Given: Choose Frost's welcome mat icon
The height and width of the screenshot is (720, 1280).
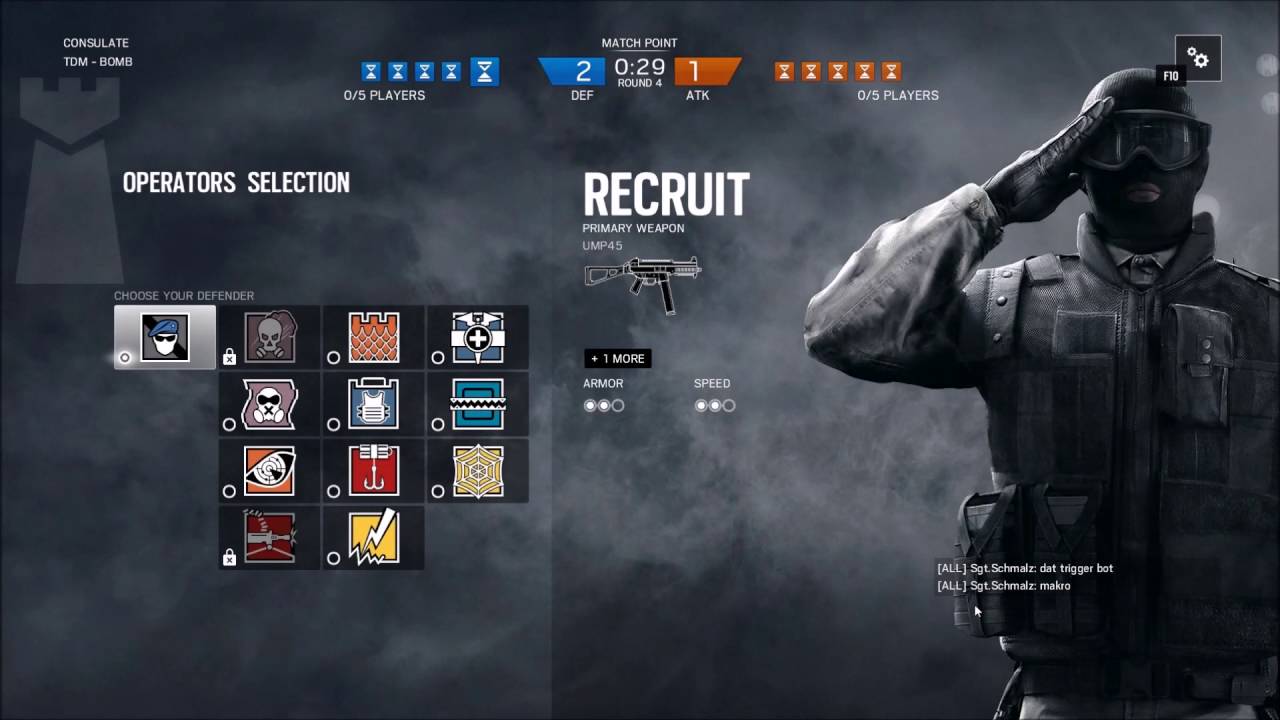Looking at the screenshot, I should (x=477, y=404).
